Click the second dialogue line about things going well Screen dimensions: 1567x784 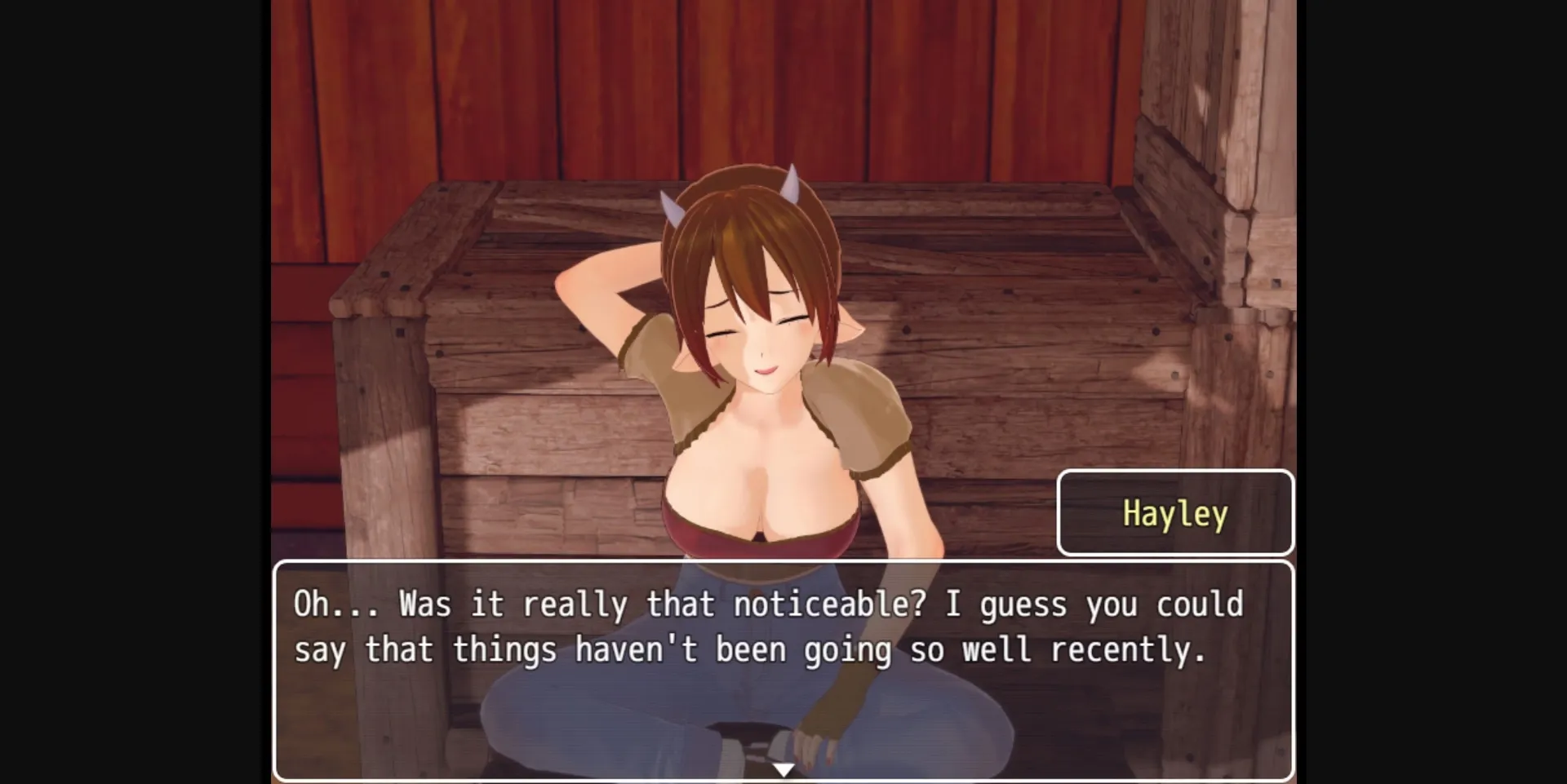tap(751, 649)
